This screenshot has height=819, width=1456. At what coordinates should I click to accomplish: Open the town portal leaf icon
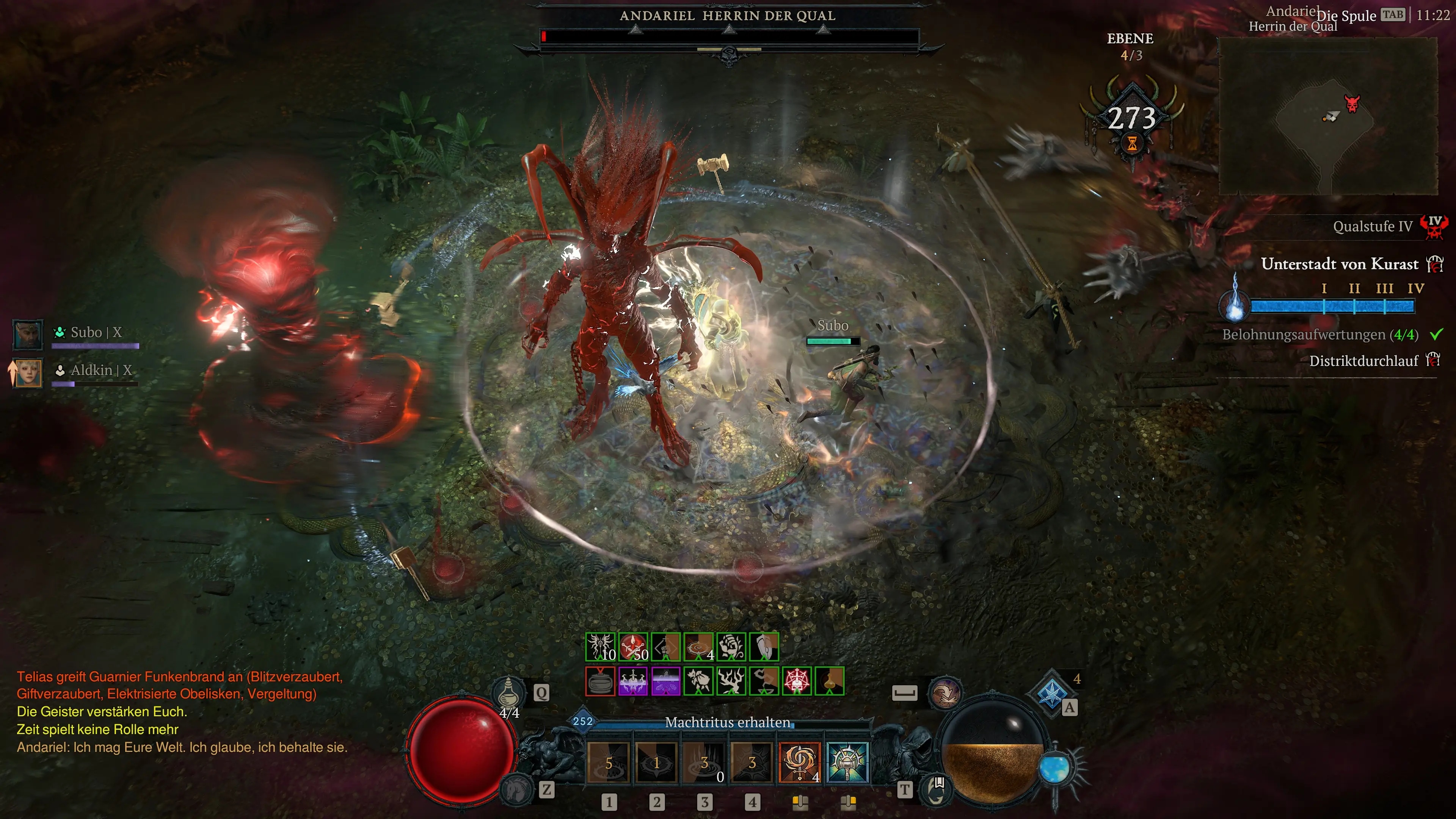[x=936, y=789]
